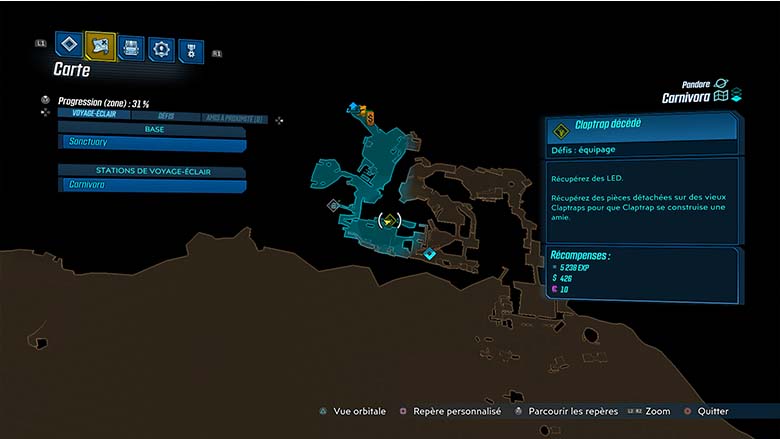Select the orange dollar vending machine marker
Screen dimensions: 780x439
tap(370, 117)
